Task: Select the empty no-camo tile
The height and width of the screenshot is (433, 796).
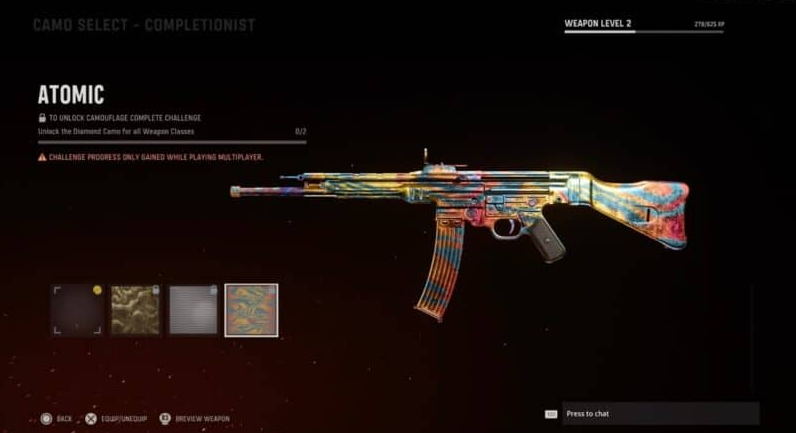Action: (x=77, y=310)
